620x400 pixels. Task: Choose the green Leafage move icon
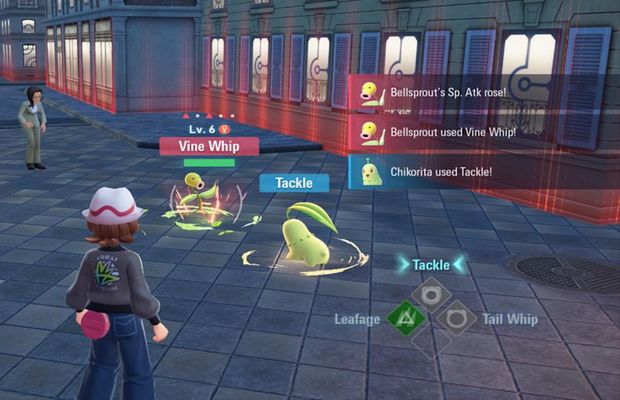(405, 319)
